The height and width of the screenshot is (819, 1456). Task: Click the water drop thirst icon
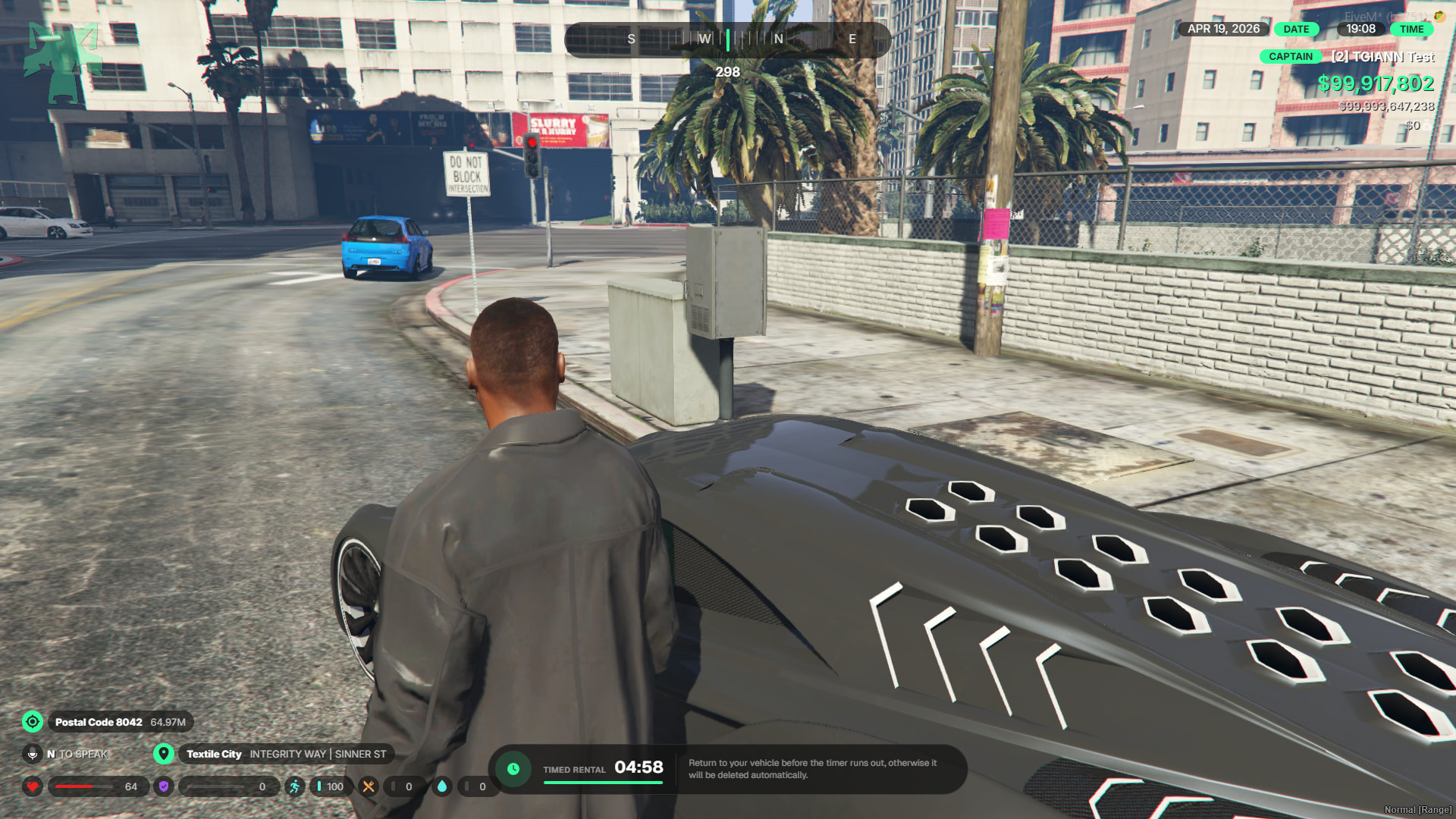[x=442, y=786]
